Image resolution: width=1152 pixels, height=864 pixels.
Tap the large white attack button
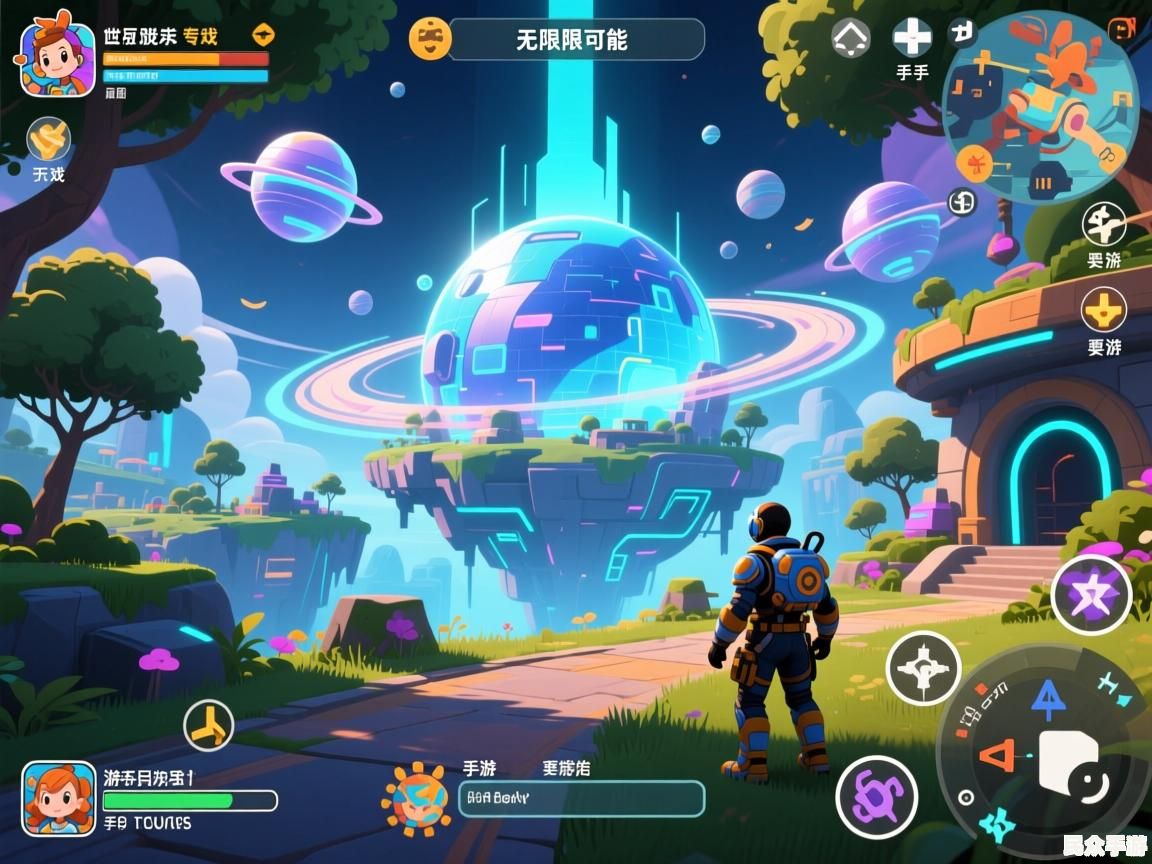coord(1070,762)
